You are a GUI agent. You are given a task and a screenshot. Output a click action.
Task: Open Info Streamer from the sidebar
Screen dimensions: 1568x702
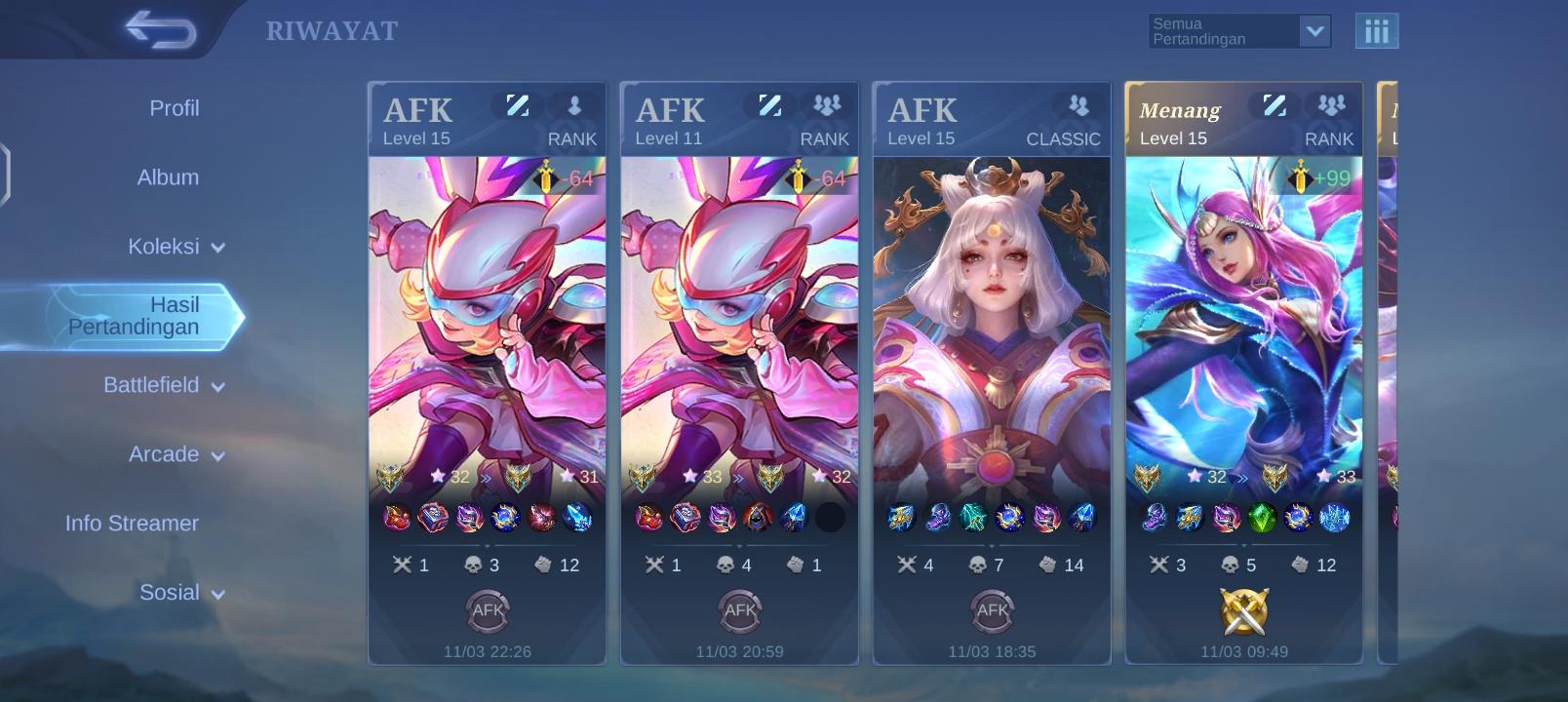132,523
